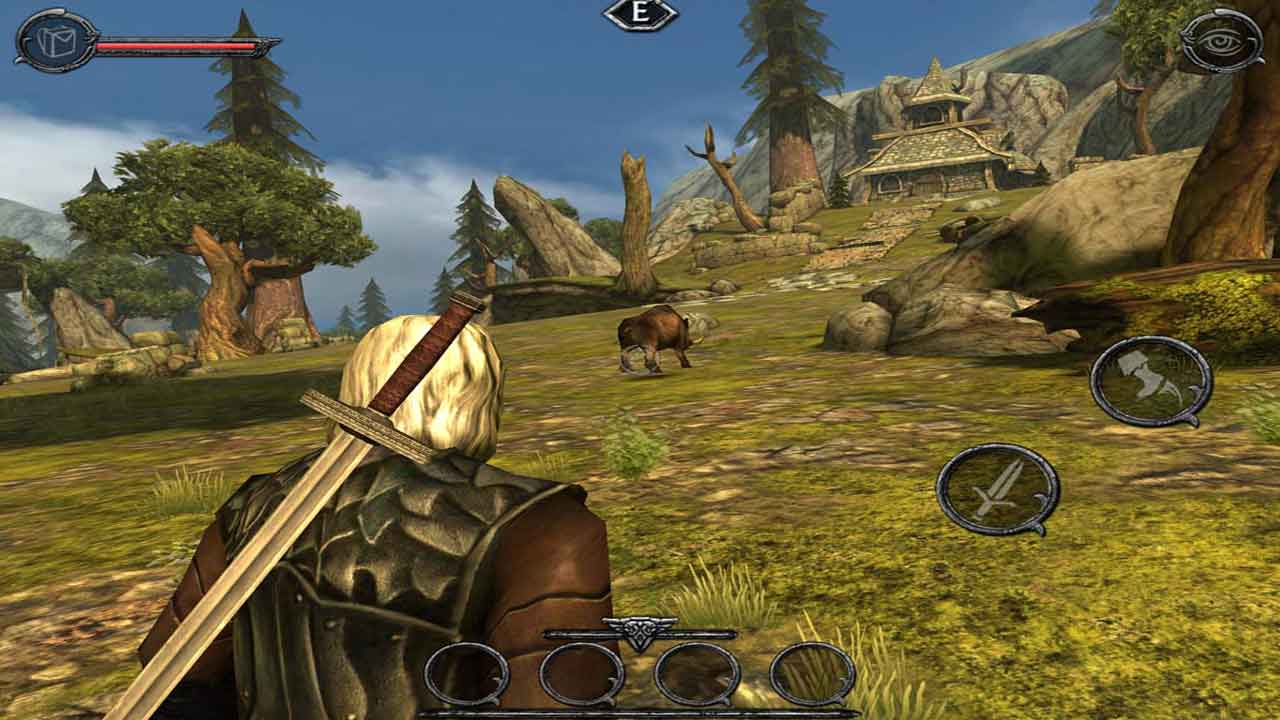Image resolution: width=1280 pixels, height=720 pixels.
Task: Activate the gauntlet block button
Action: [1150, 381]
